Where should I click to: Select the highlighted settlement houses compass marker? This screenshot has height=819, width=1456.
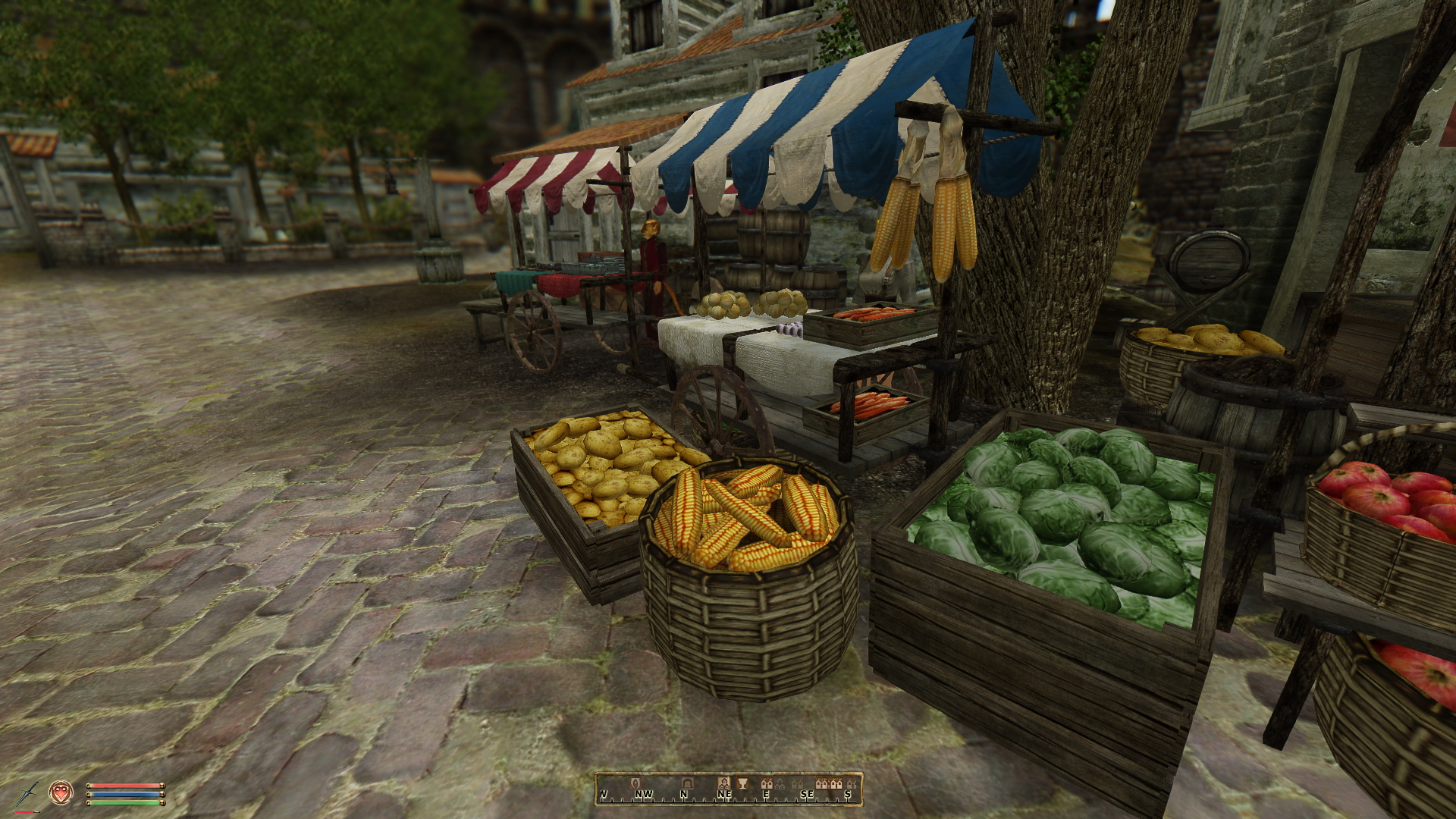point(724,784)
